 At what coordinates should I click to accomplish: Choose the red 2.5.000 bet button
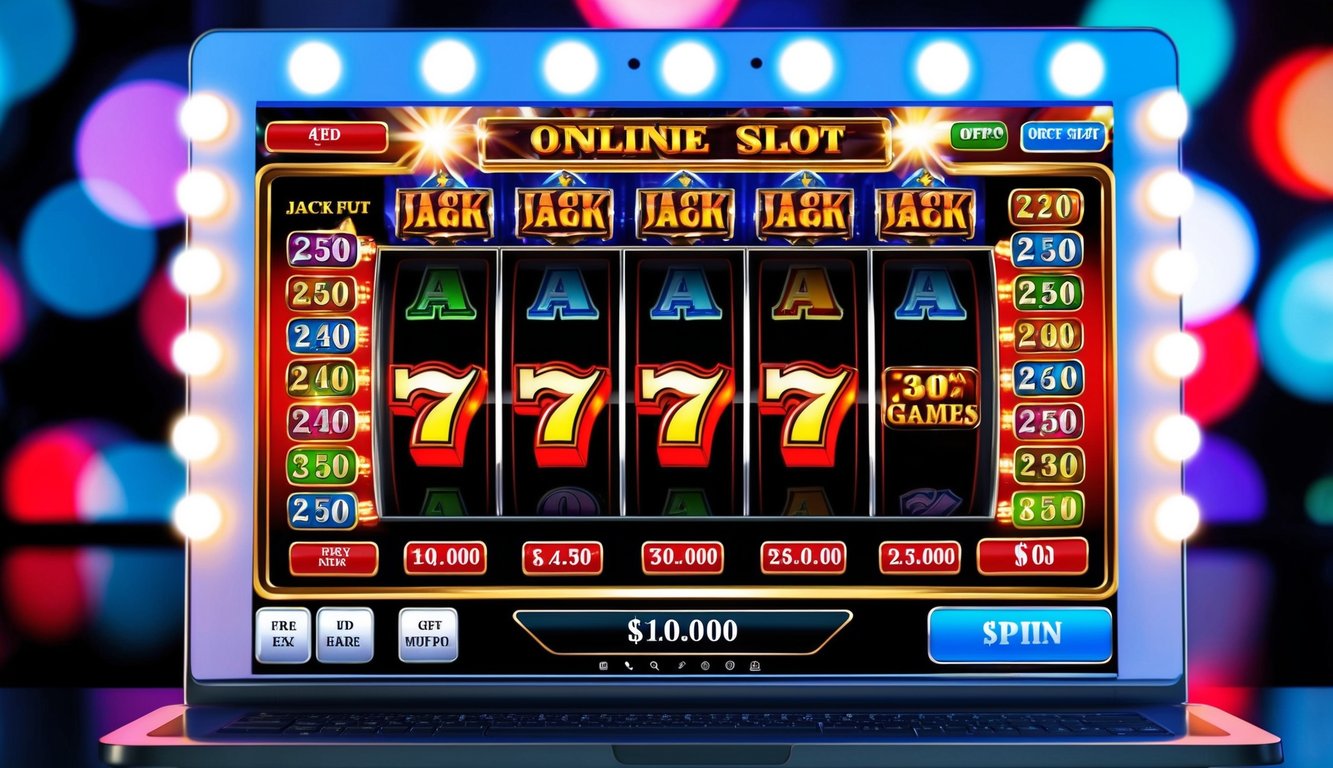[920, 558]
